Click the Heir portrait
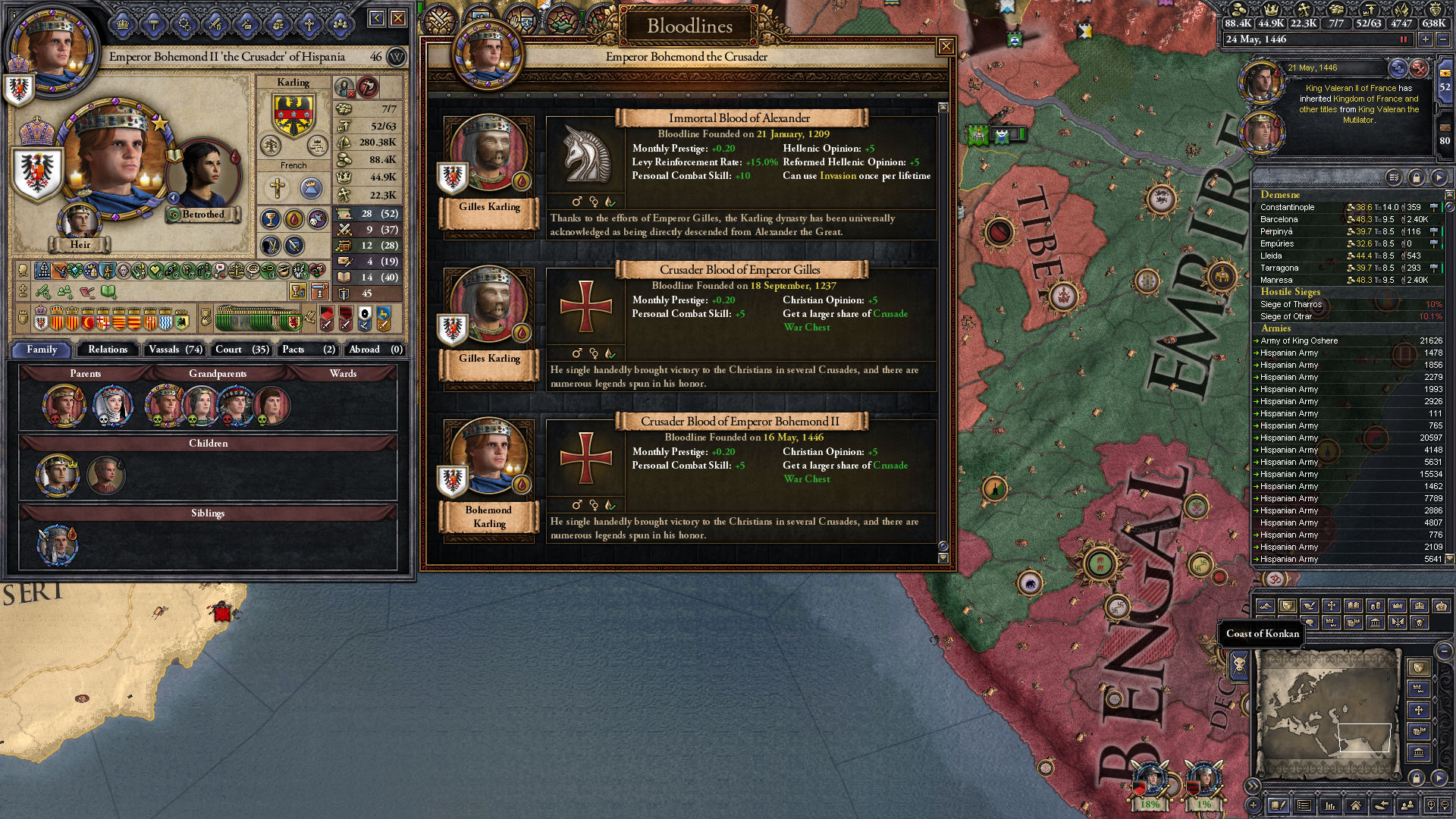The image size is (1456, 819). (79, 221)
